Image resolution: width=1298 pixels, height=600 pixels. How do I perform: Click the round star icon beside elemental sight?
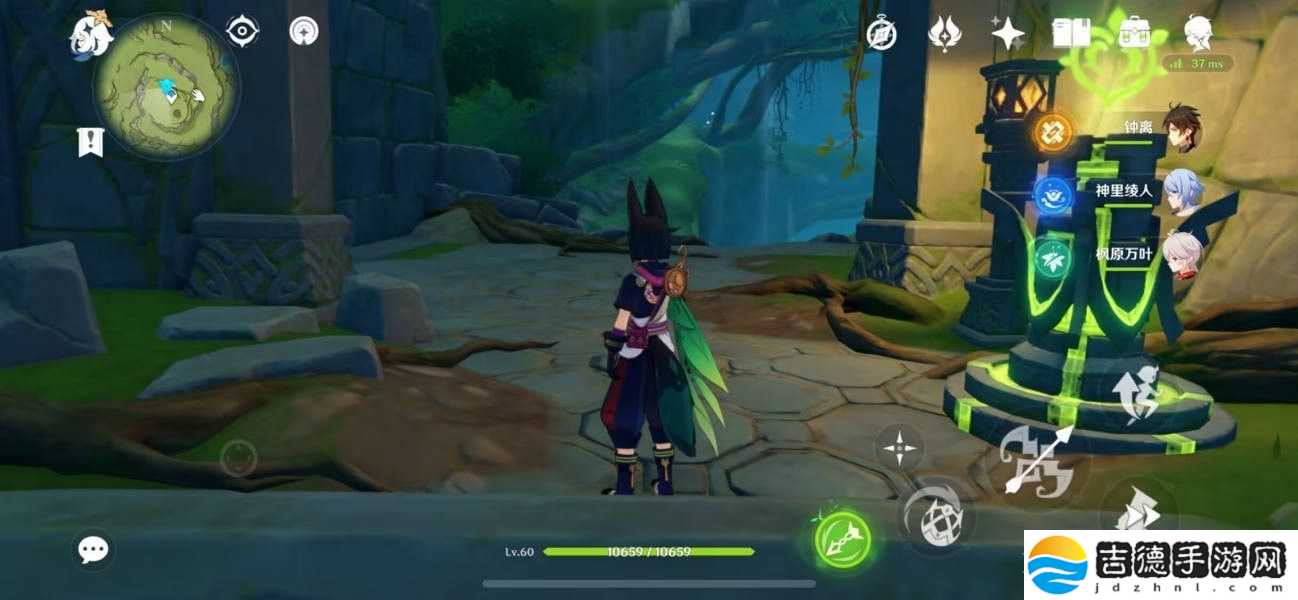tap(304, 32)
